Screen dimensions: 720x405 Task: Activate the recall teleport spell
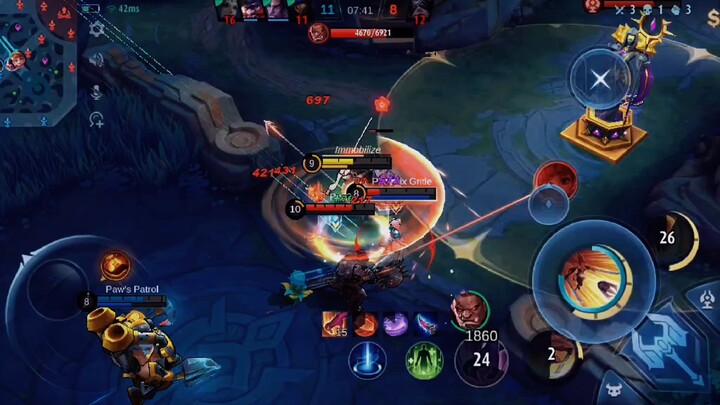[368, 360]
